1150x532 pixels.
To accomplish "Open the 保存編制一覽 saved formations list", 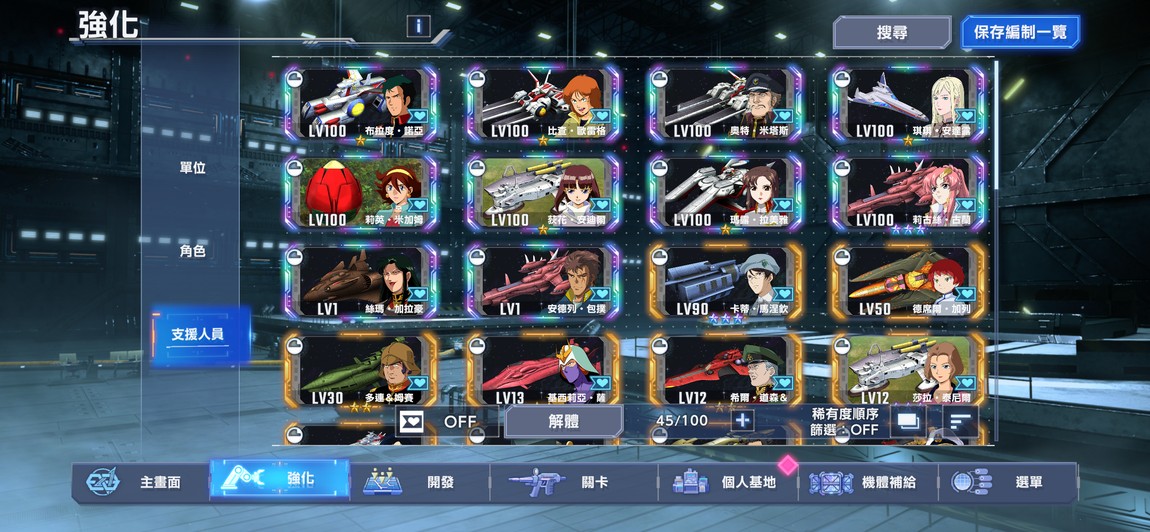I will click(1020, 32).
